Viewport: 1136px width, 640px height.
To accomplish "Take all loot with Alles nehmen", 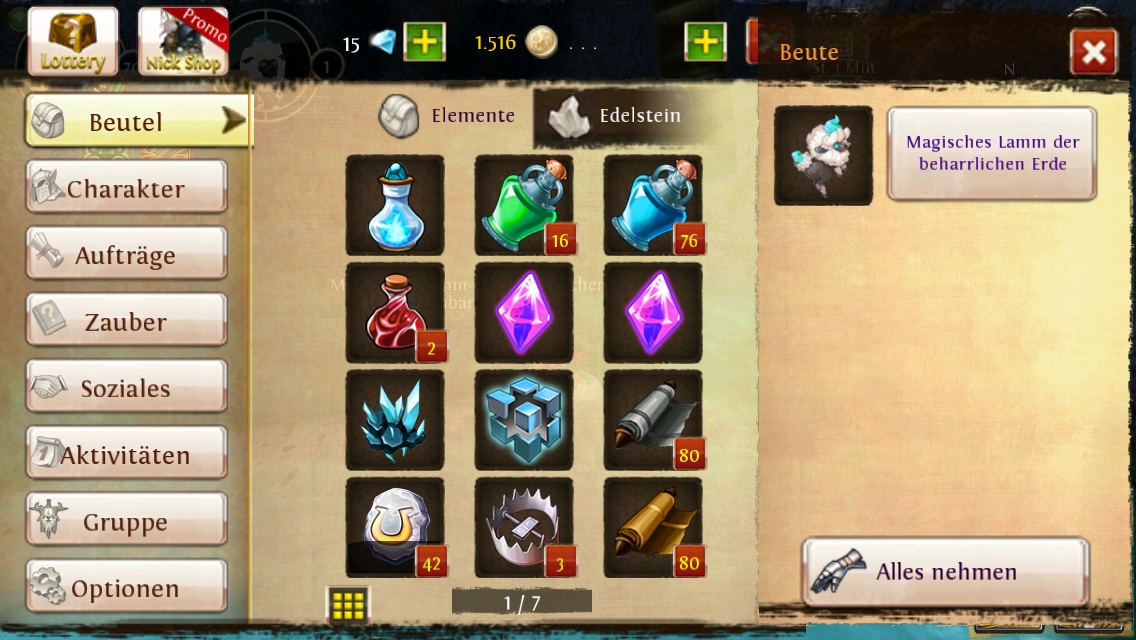I will [945, 572].
